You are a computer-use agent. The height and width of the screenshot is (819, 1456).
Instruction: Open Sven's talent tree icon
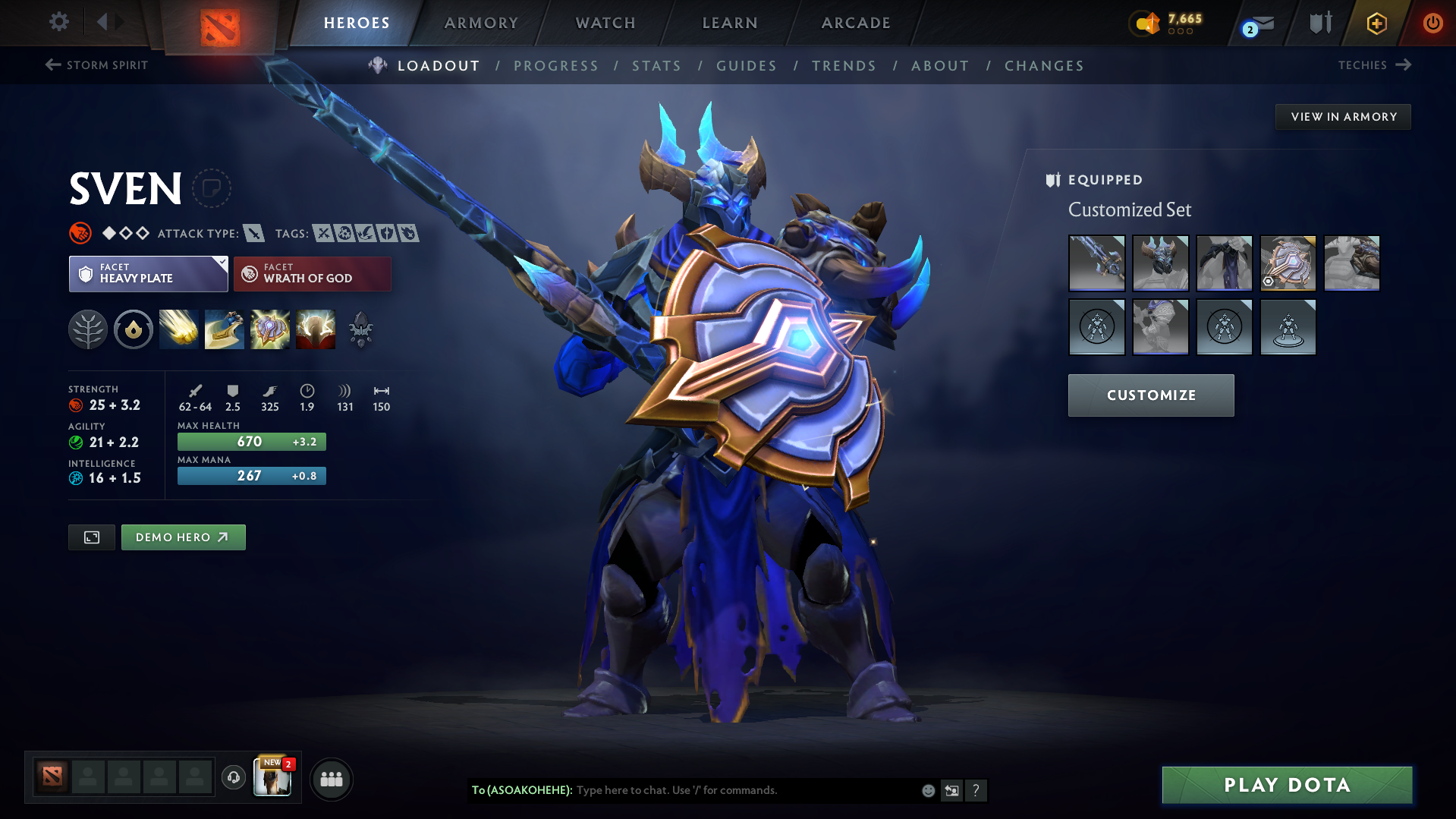point(88,329)
